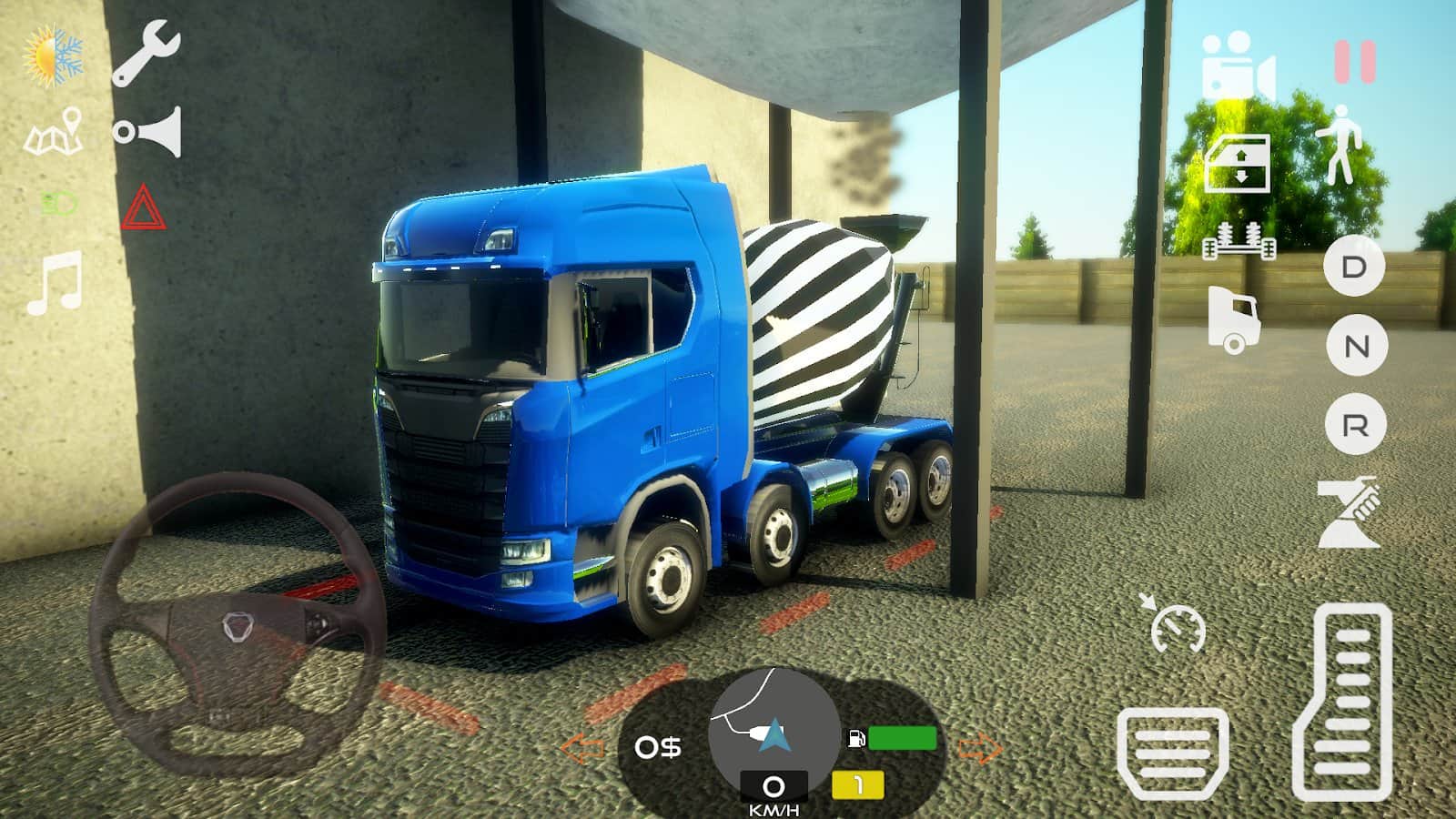
Task: Open the map with location pin
Action: [54, 132]
